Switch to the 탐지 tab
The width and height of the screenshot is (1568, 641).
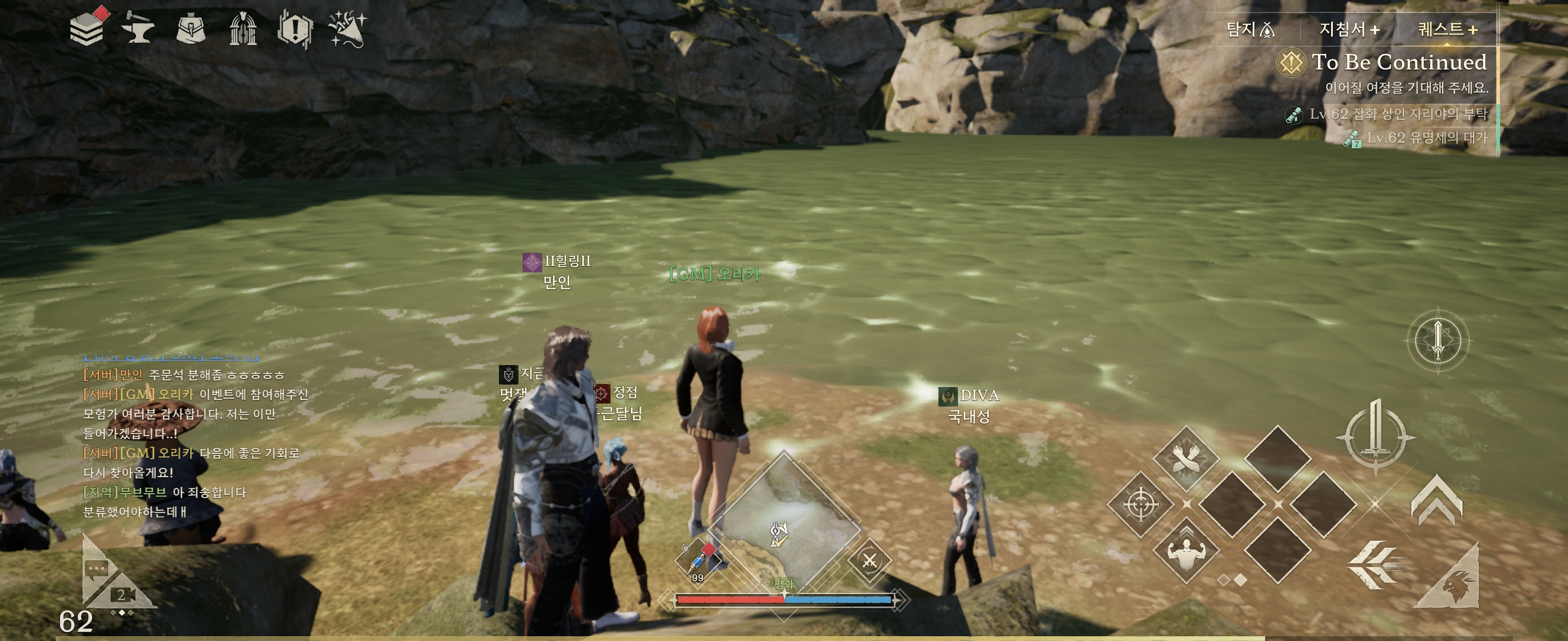(1250, 29)
